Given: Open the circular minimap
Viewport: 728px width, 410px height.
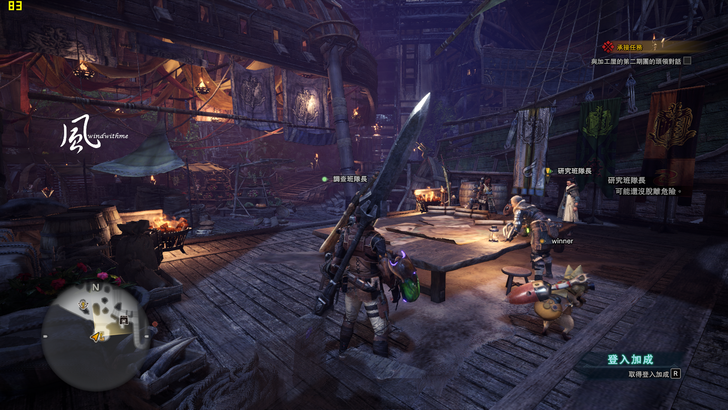Looking at the screenshot, I should click(95, 324).
